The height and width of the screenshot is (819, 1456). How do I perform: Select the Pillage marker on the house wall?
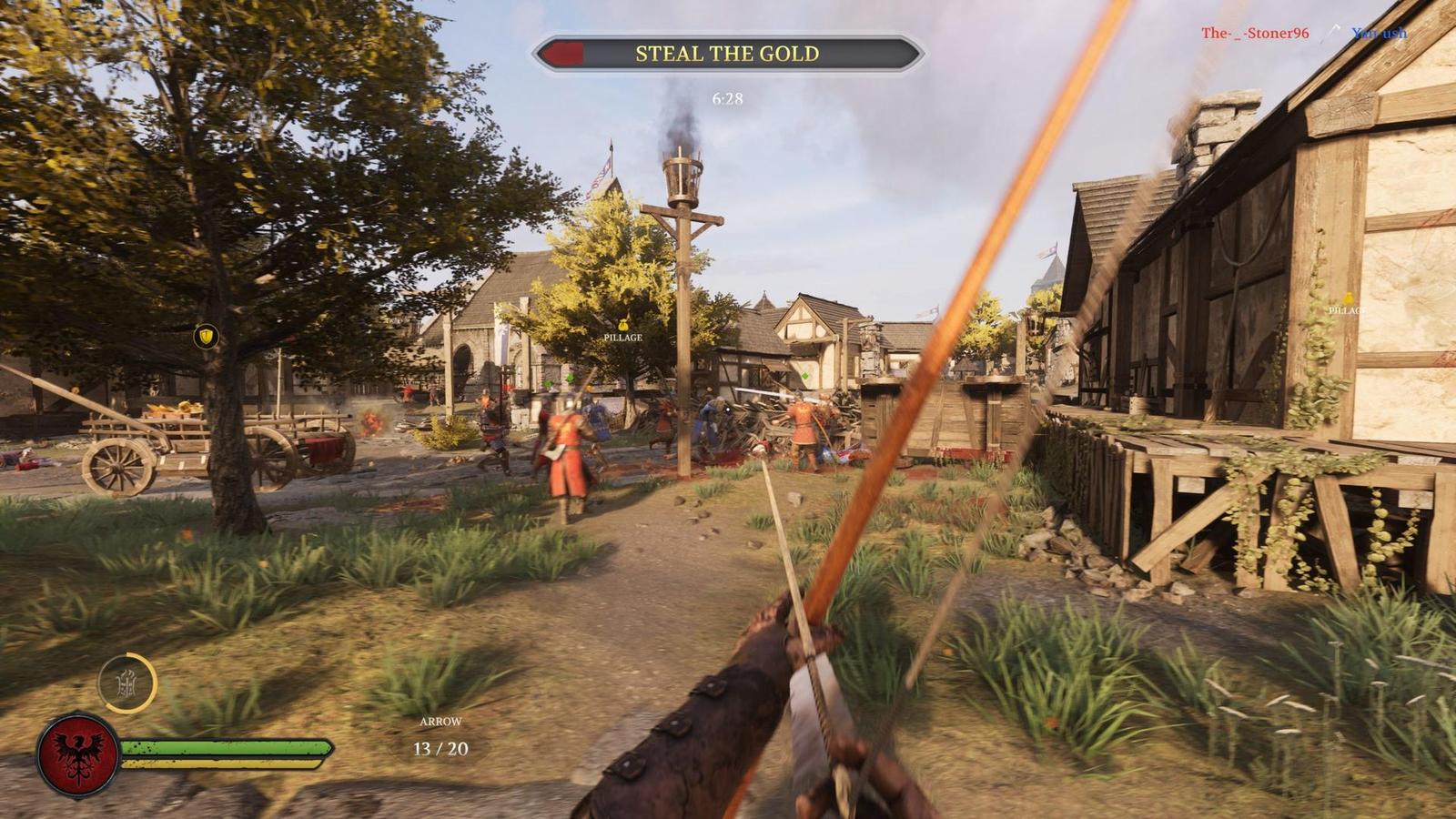1347,304
